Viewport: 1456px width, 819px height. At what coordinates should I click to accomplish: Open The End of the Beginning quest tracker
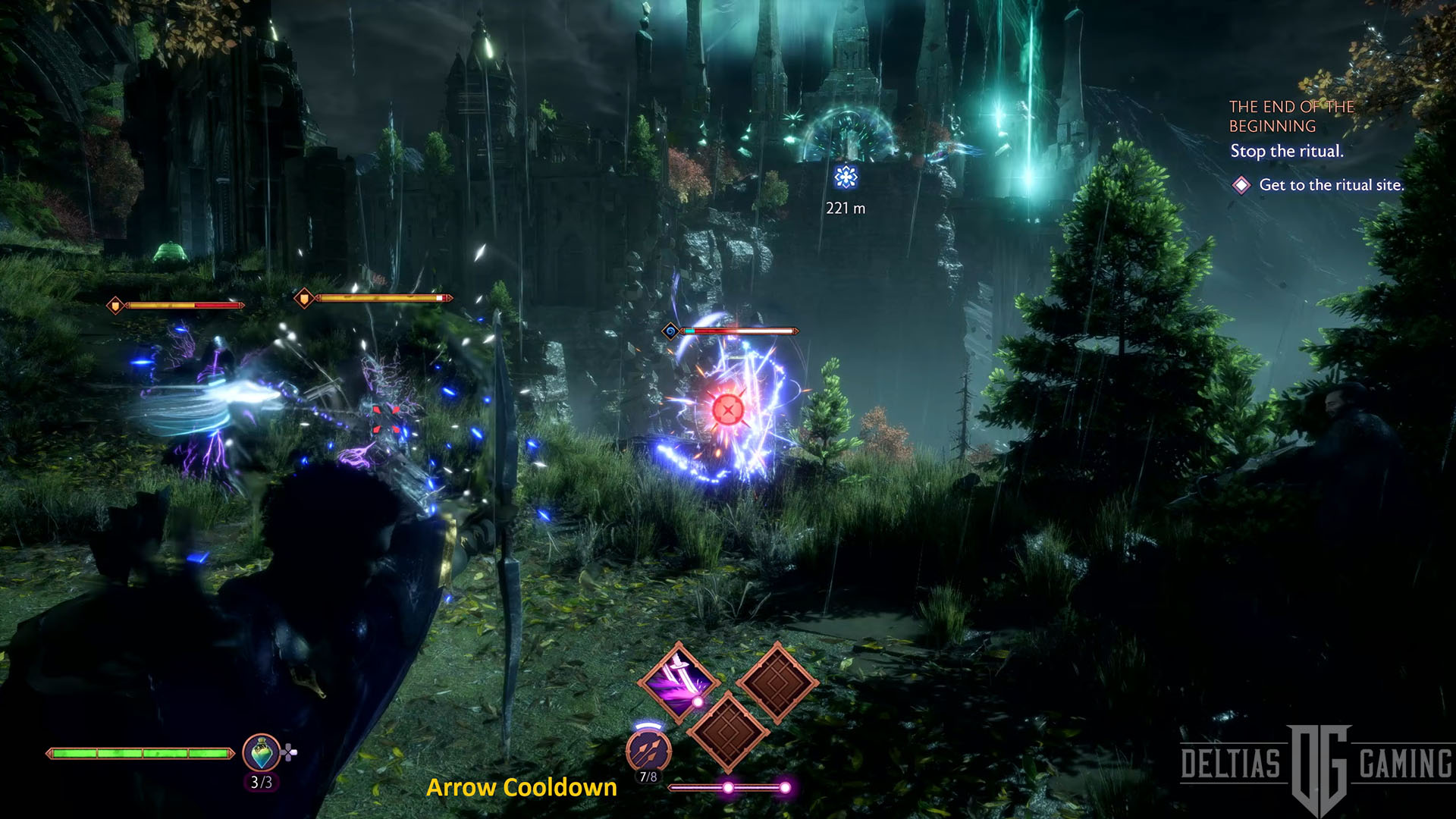[x=1291, y=116]
